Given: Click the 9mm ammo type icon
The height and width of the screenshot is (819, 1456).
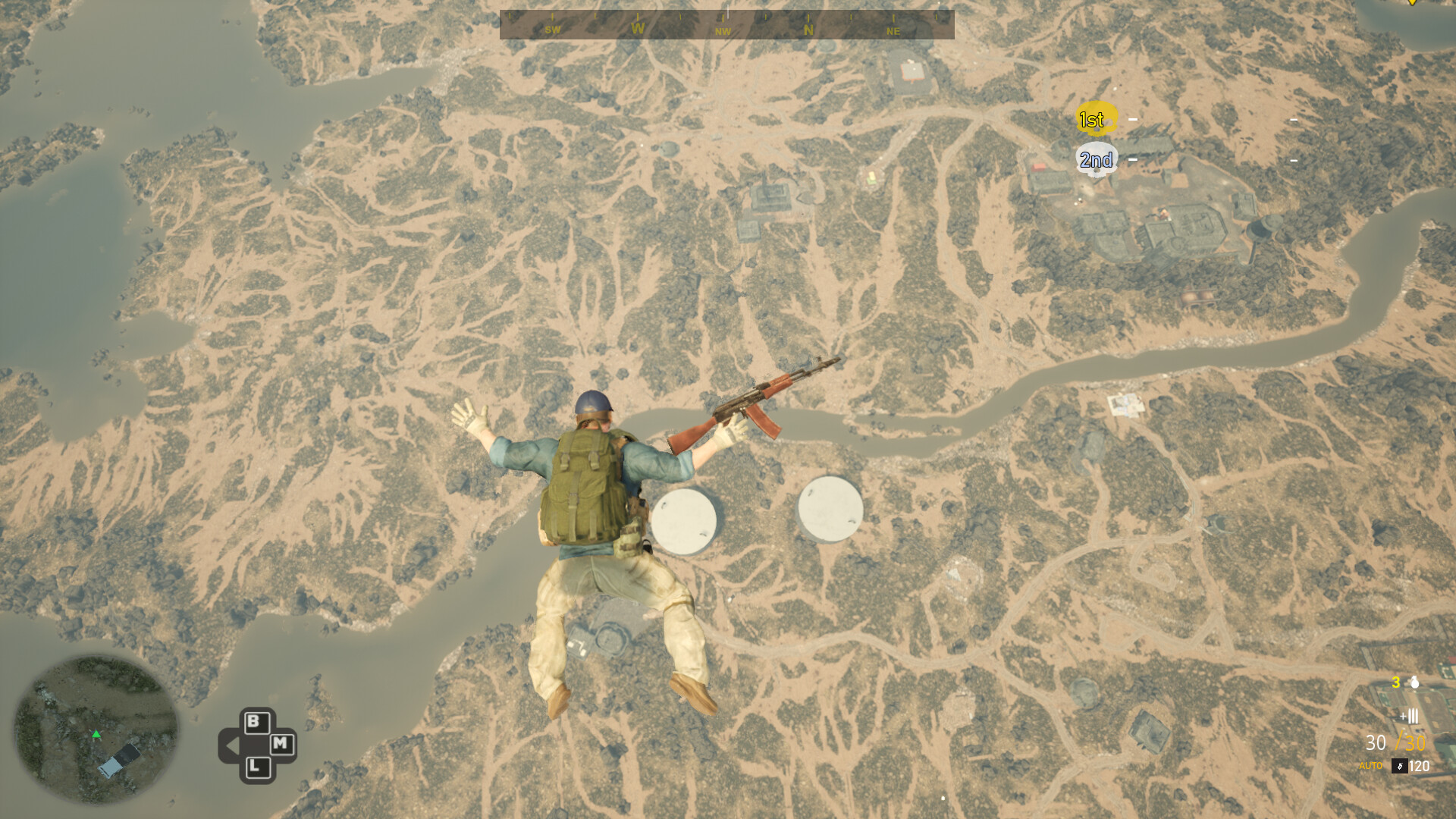Looking at the screenshot, I should [x=1400, y=766].
